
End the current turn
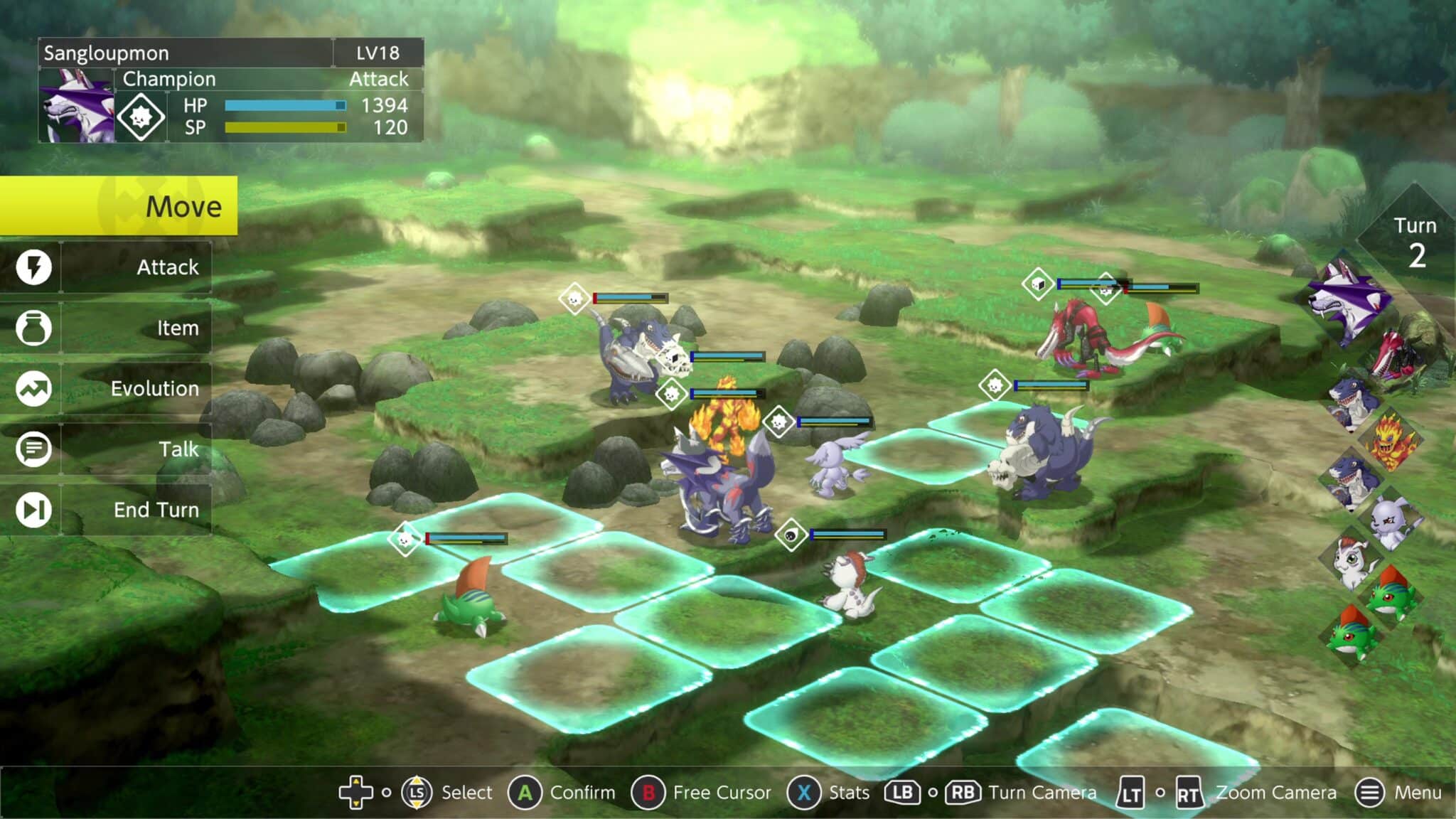(107, 510)
